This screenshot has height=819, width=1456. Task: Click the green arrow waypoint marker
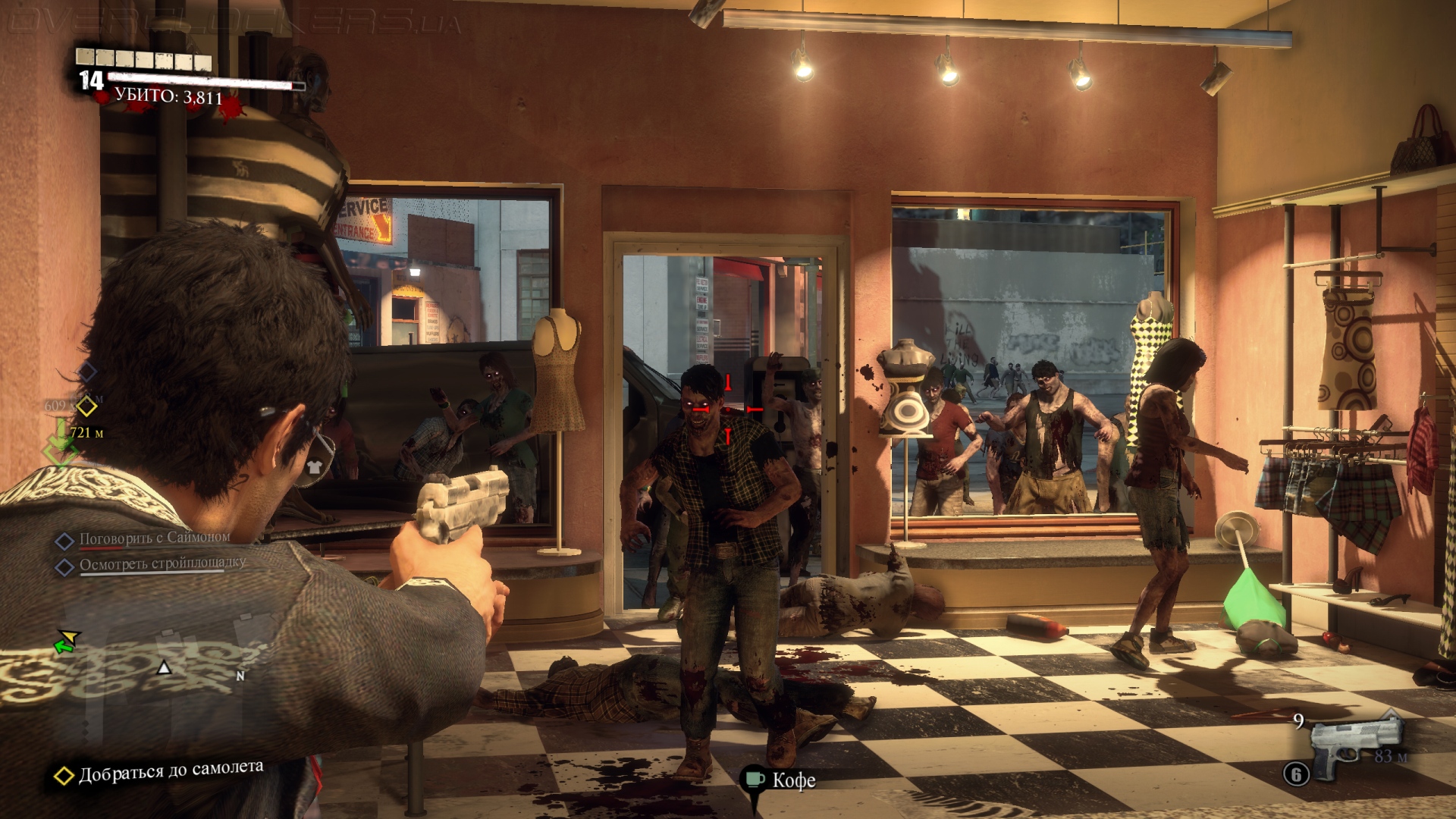click(61, 438)
